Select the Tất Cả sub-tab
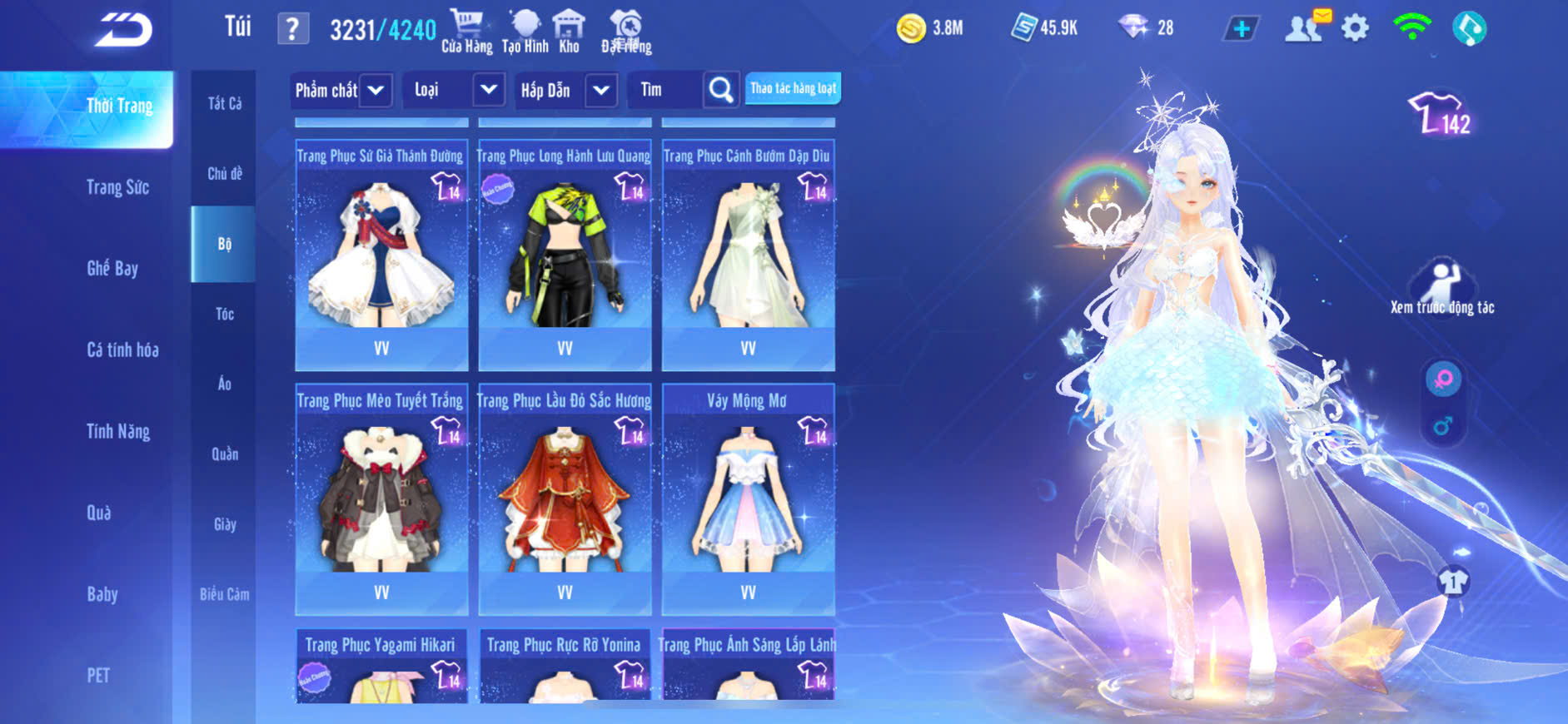The image size is (1568, 724). coord(224,103)
